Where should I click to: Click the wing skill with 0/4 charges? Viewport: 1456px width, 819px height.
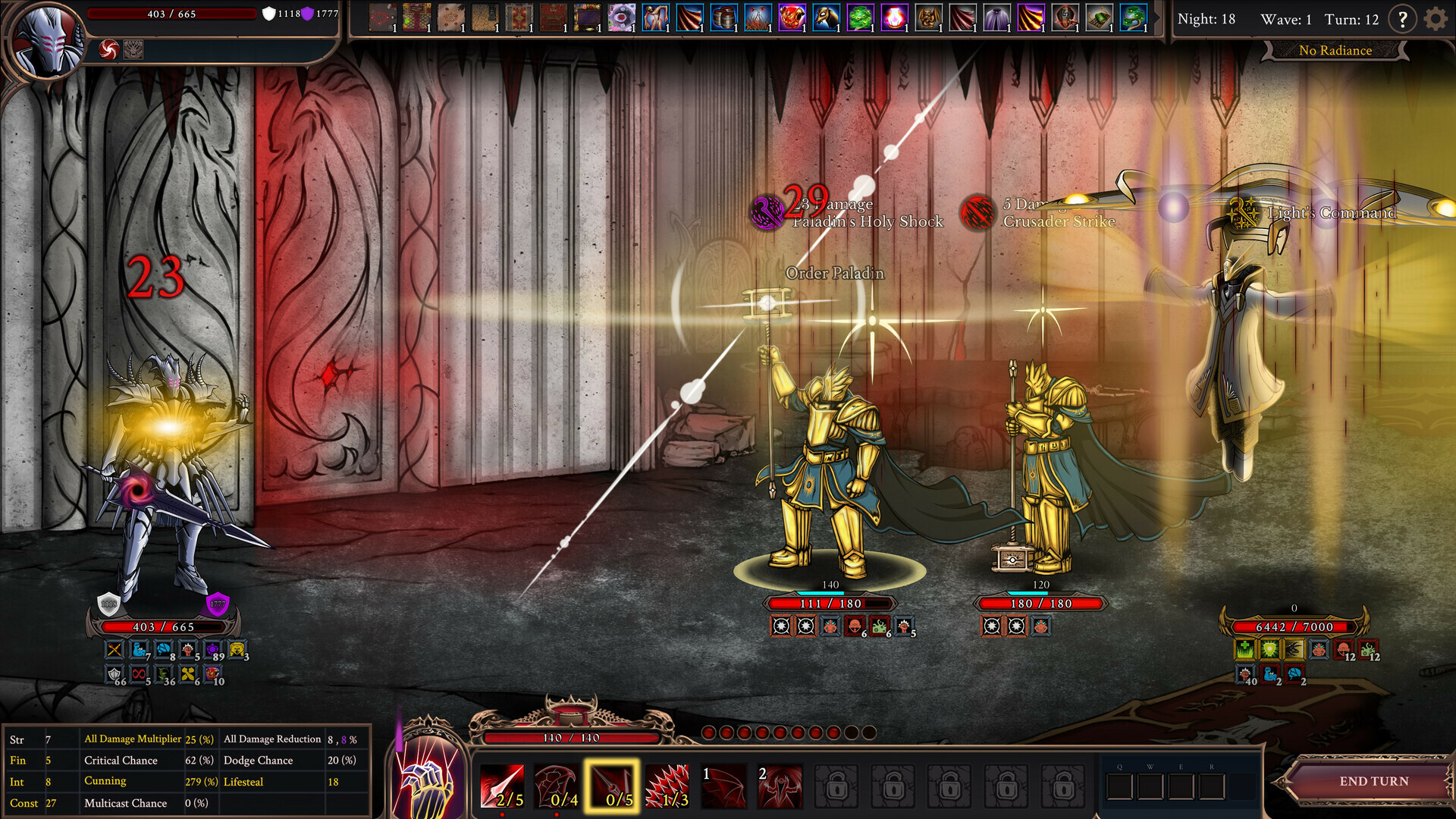point(557,785)
